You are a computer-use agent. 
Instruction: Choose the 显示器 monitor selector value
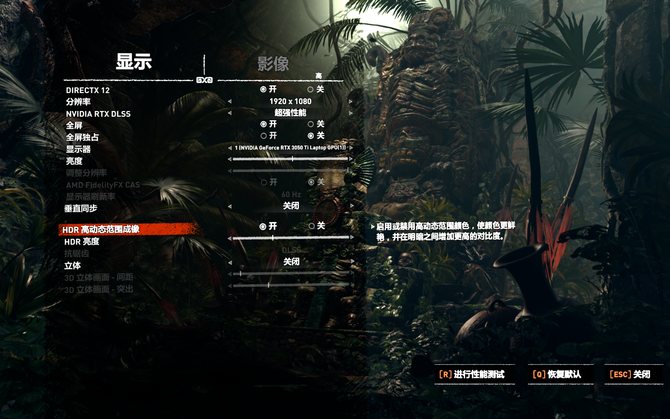pyautogui.click(x=290, y=148)
